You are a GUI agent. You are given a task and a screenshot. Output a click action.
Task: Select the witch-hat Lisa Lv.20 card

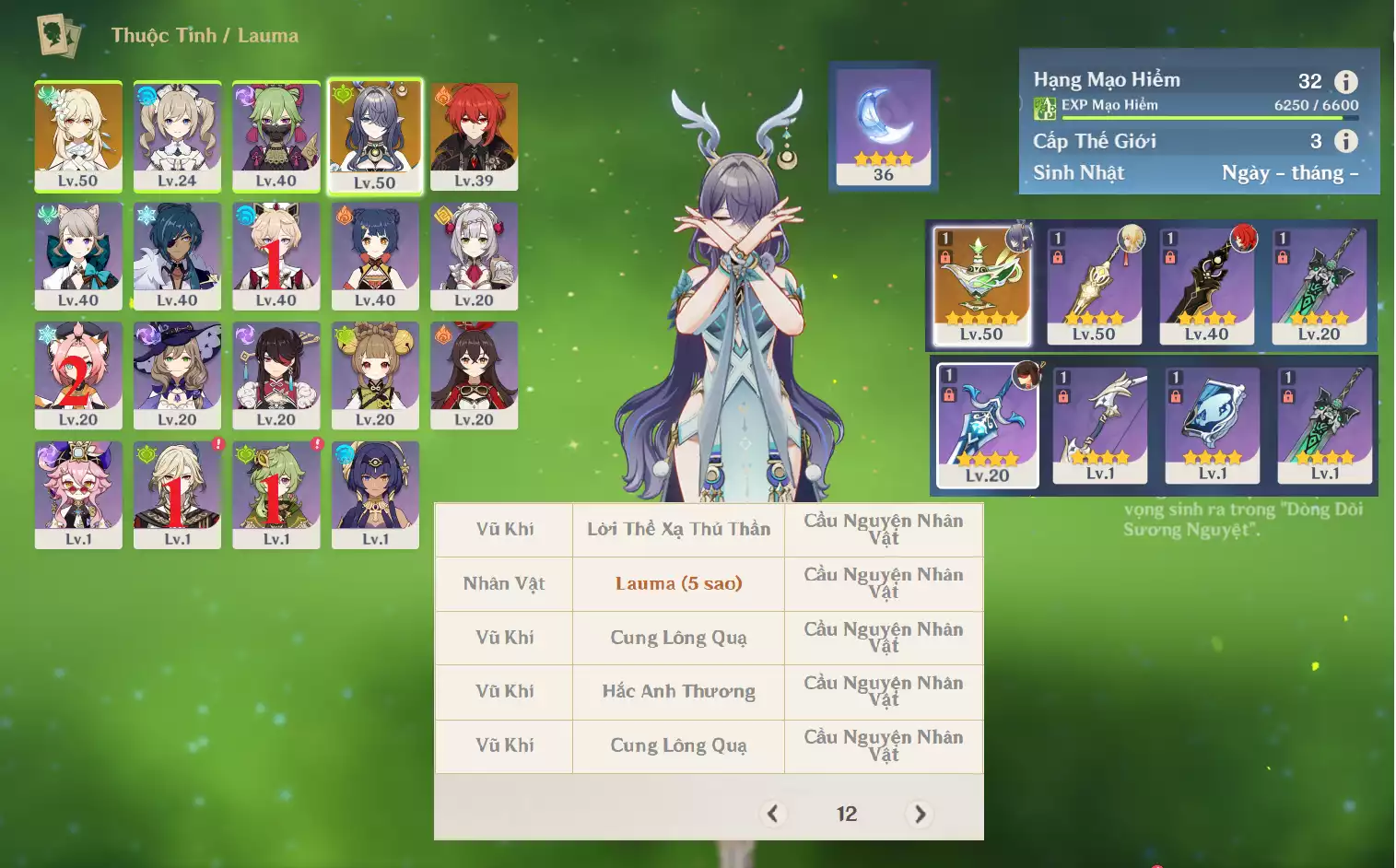177,375
